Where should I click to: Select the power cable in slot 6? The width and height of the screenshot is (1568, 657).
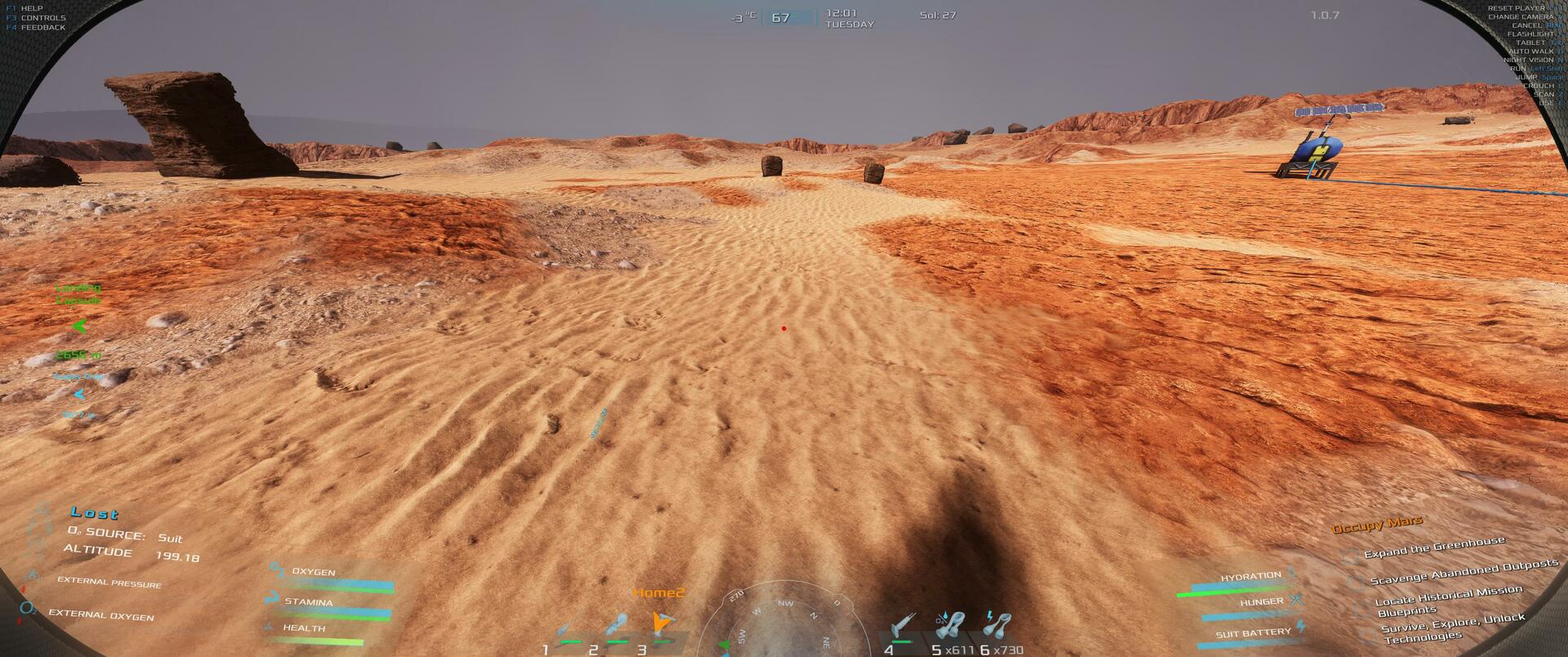click(997, 626)
